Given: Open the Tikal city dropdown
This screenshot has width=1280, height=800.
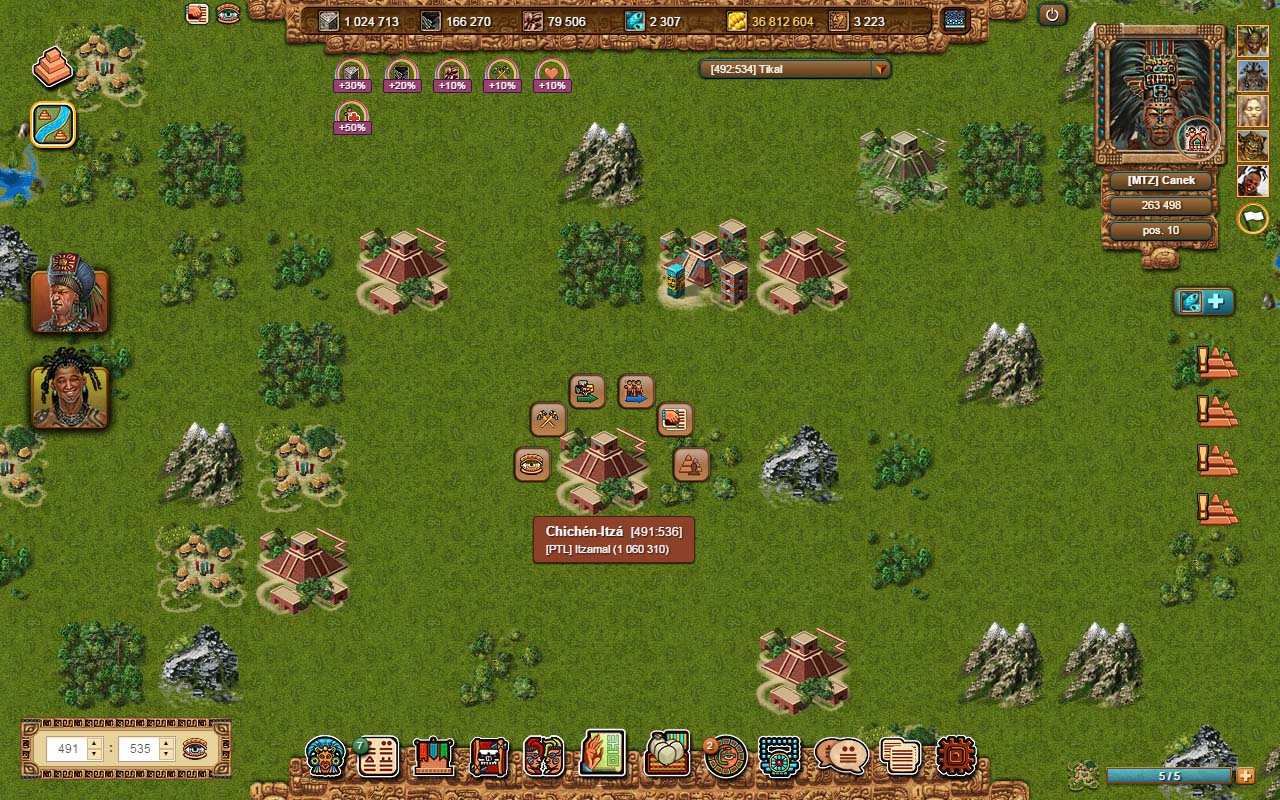Looking at the screenshot, I should click(880, 70).
